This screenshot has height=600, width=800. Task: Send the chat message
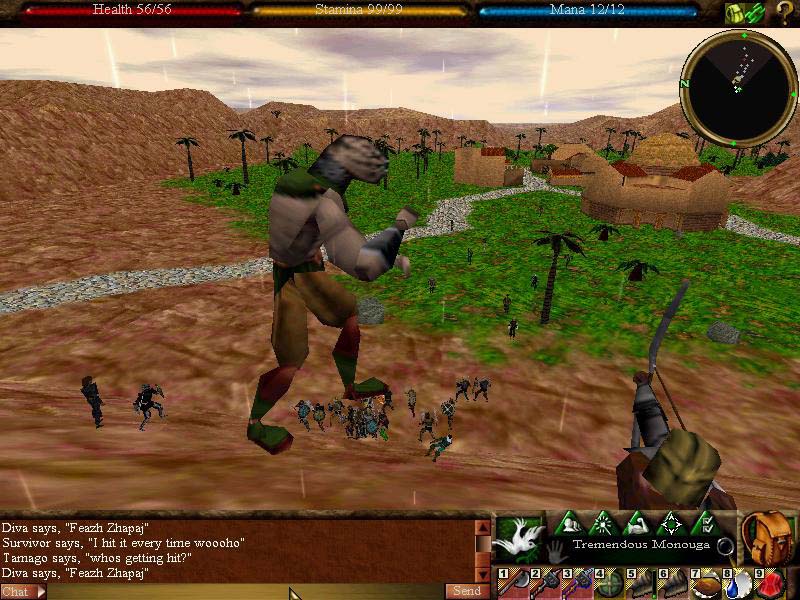467,592
